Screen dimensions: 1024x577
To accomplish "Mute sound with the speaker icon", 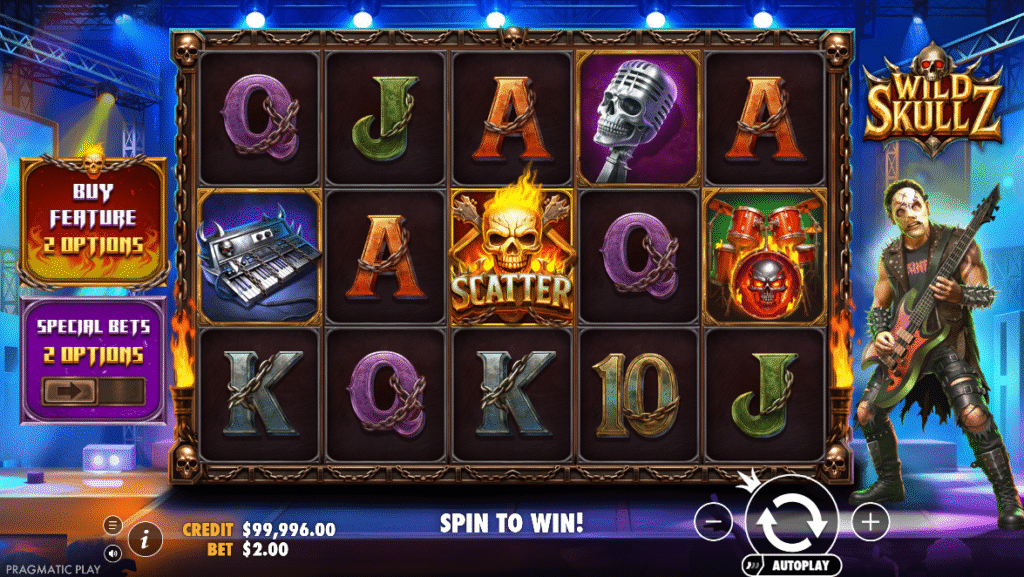I will click(x=113, y=551).
